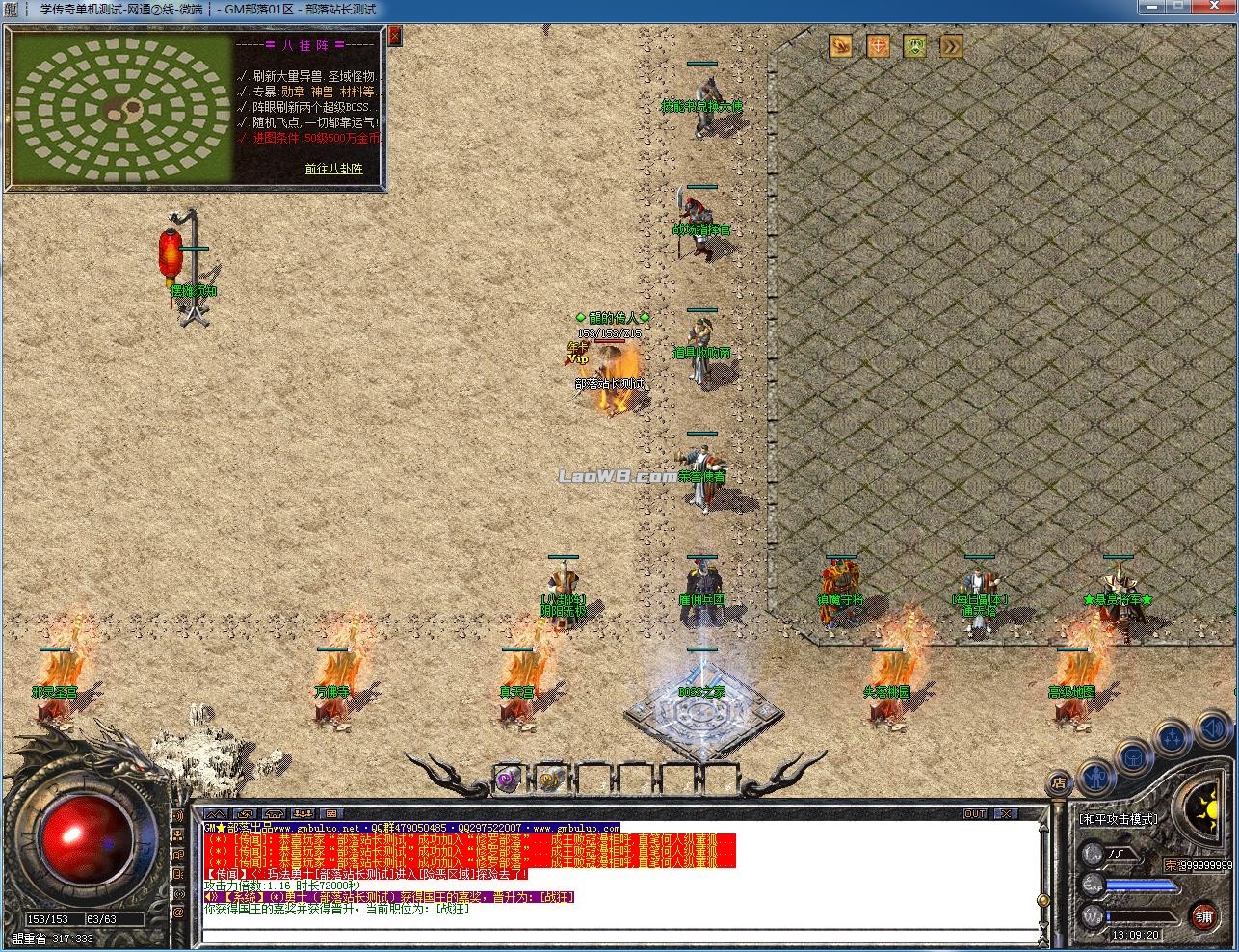Open the character equipment panel icon

[1095, 774]
